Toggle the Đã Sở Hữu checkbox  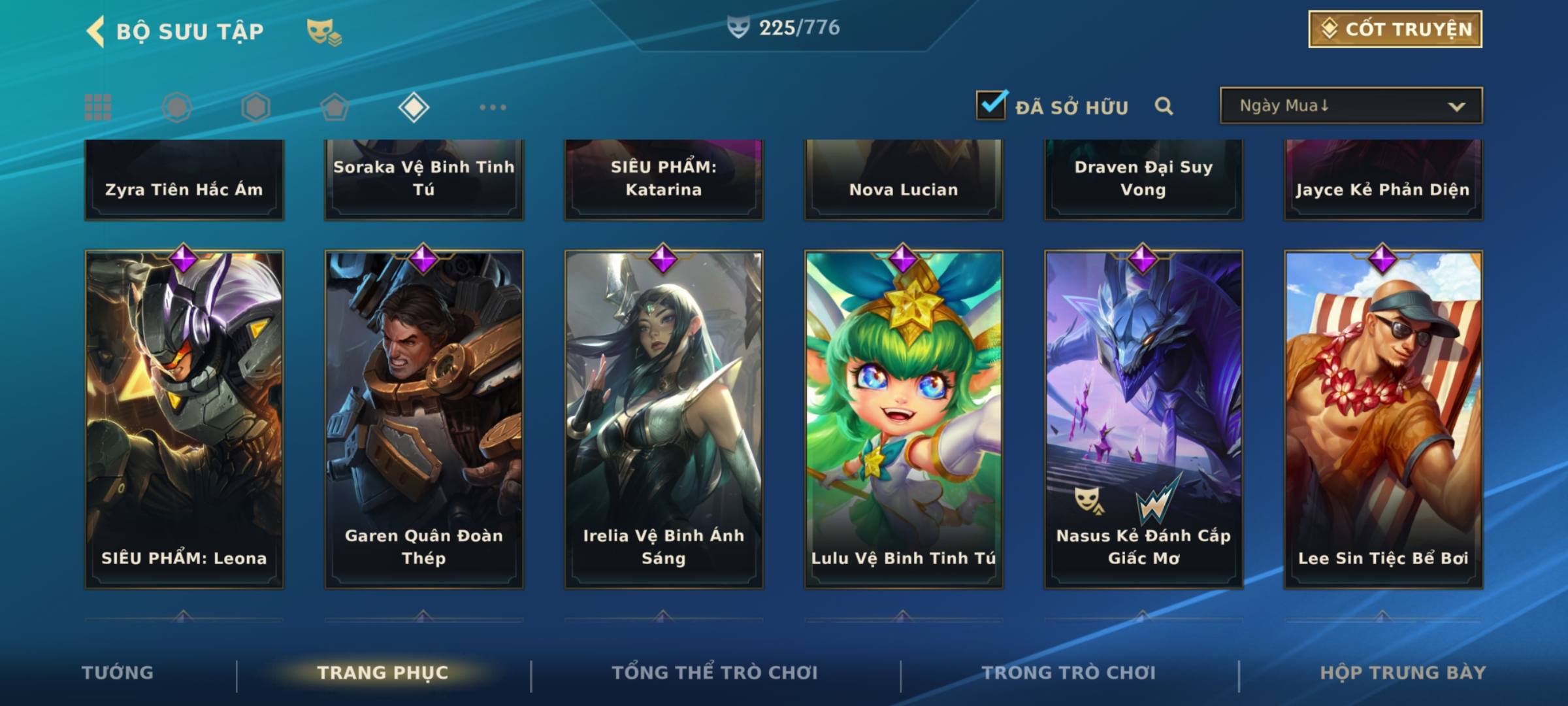(991, 105)
